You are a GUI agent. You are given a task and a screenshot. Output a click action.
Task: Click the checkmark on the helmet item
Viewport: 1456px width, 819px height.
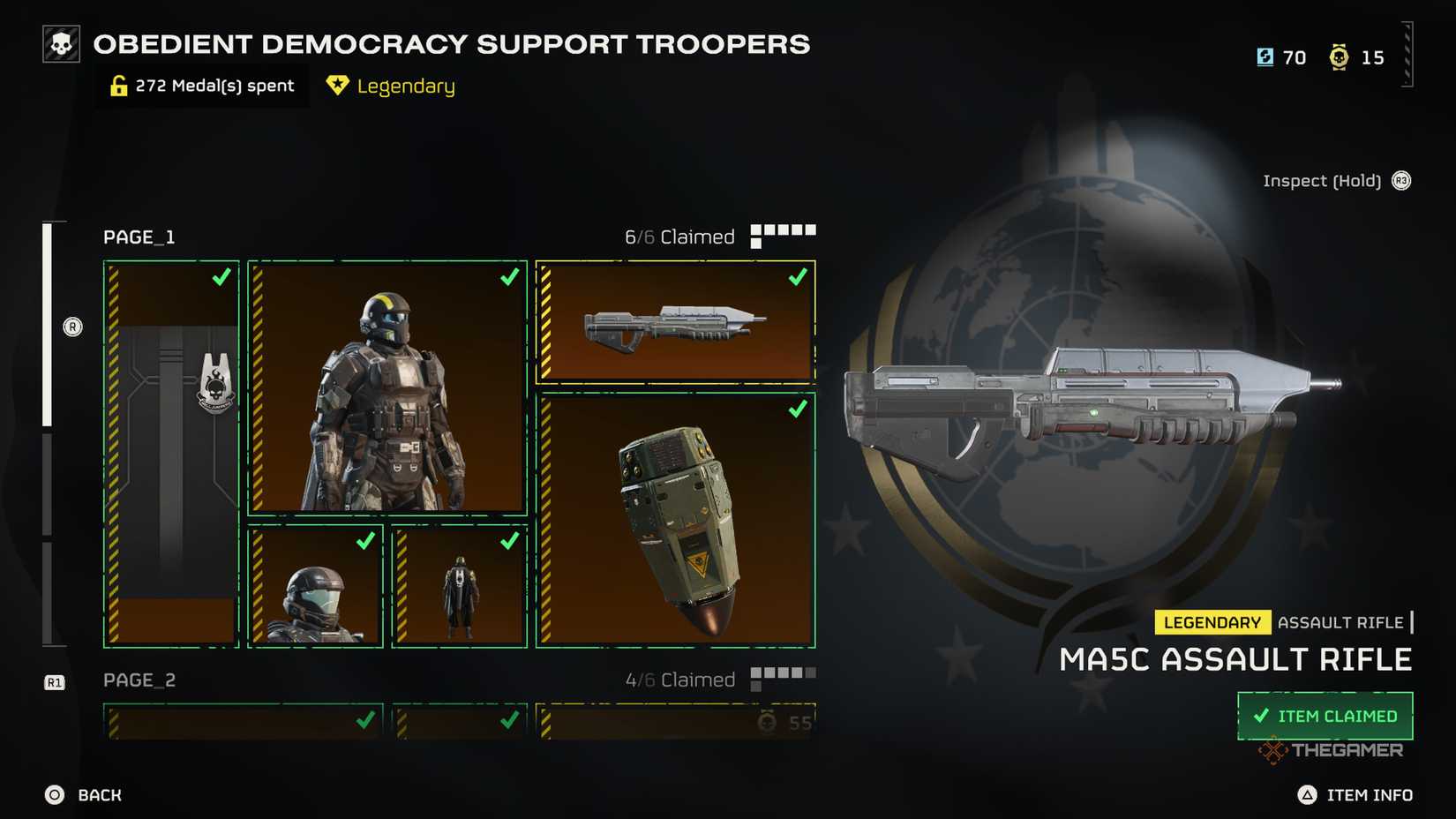366,541
